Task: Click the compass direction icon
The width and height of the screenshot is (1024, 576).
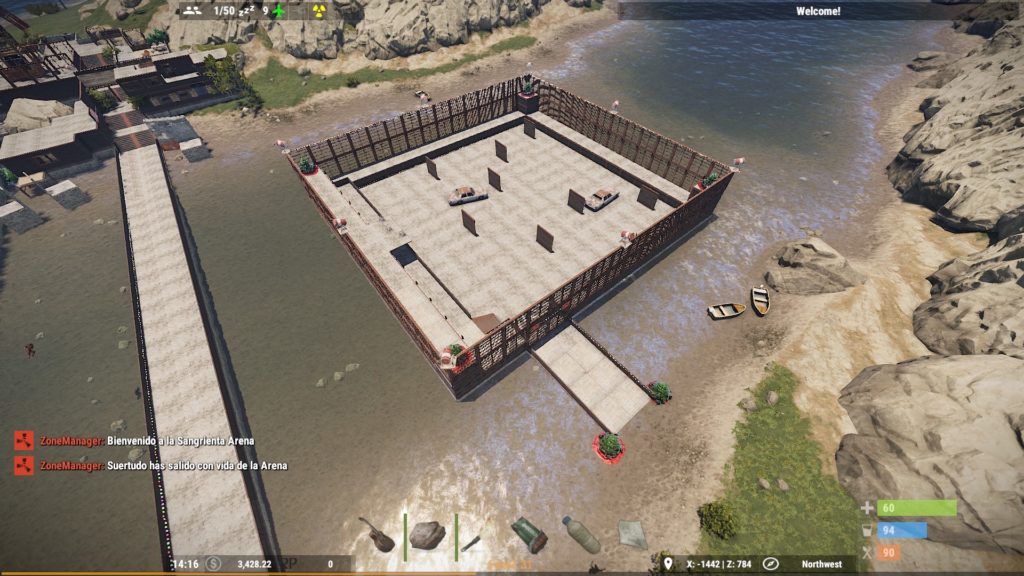Action: click(x=770, y=564)
